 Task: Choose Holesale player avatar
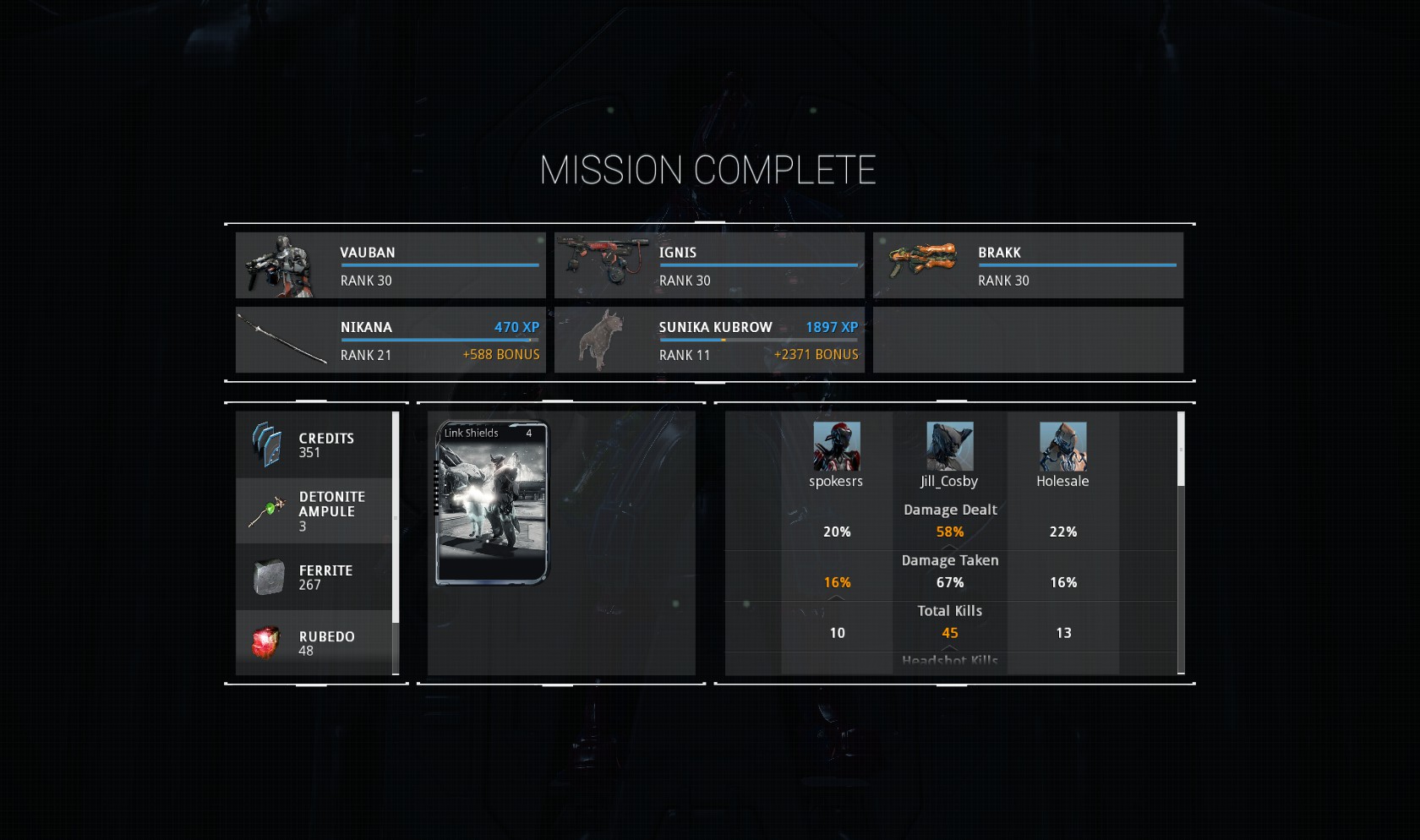coord(1063,446)
